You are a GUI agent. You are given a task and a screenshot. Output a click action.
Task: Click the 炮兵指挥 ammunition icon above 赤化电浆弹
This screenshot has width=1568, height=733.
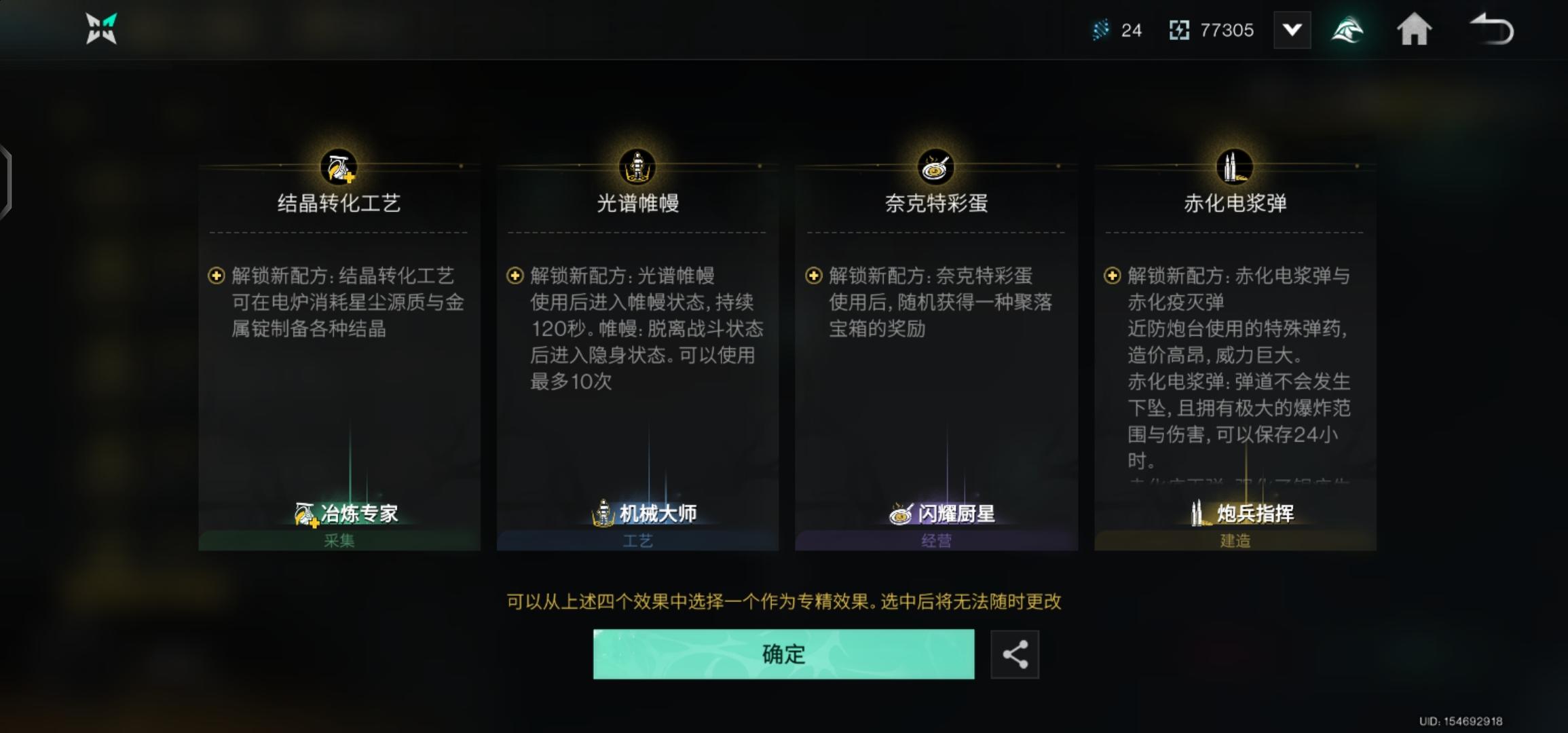click(x=1235, y=168)
